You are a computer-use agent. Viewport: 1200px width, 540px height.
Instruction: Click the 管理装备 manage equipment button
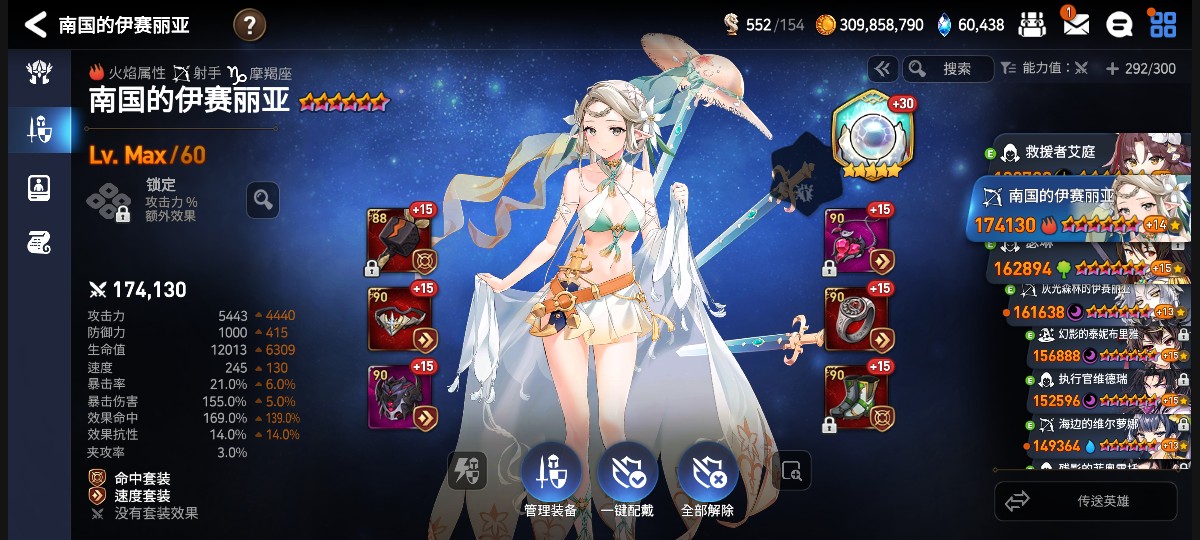click(549, 477)
